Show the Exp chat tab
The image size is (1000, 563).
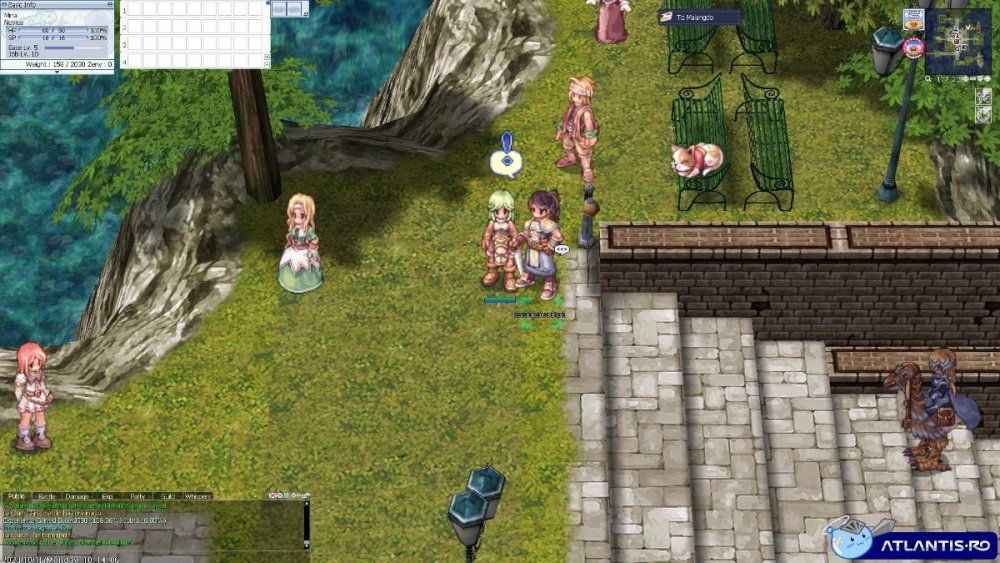point(107,496)
